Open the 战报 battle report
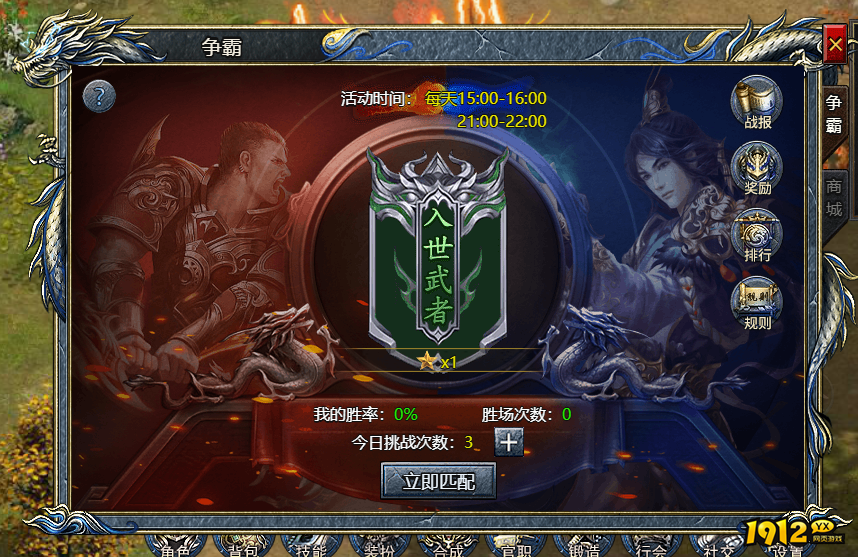 757,103
